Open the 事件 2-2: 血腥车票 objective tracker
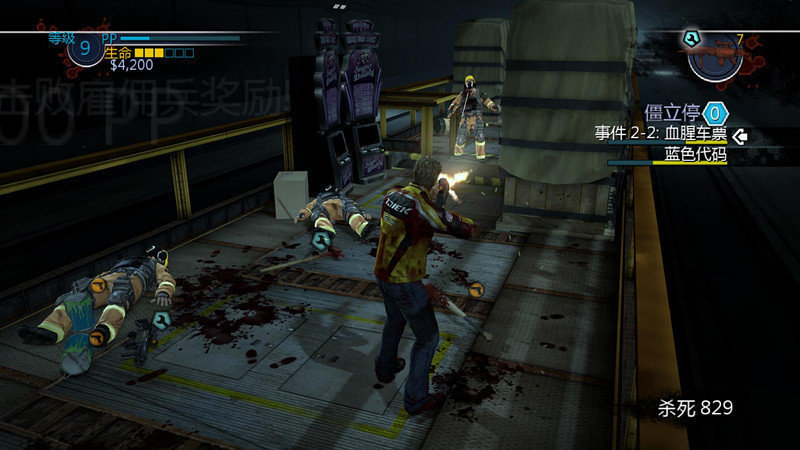Viewport: 800px width, 450px height. tap(661, 133)
